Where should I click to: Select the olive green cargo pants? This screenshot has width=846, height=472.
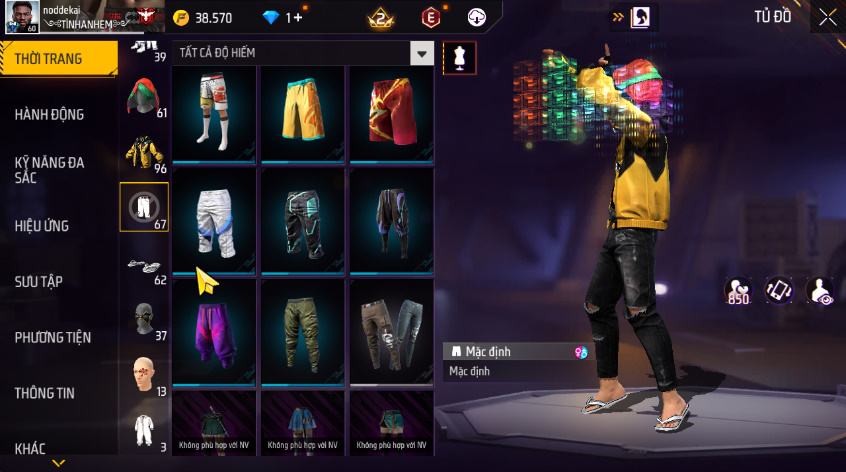303,330
